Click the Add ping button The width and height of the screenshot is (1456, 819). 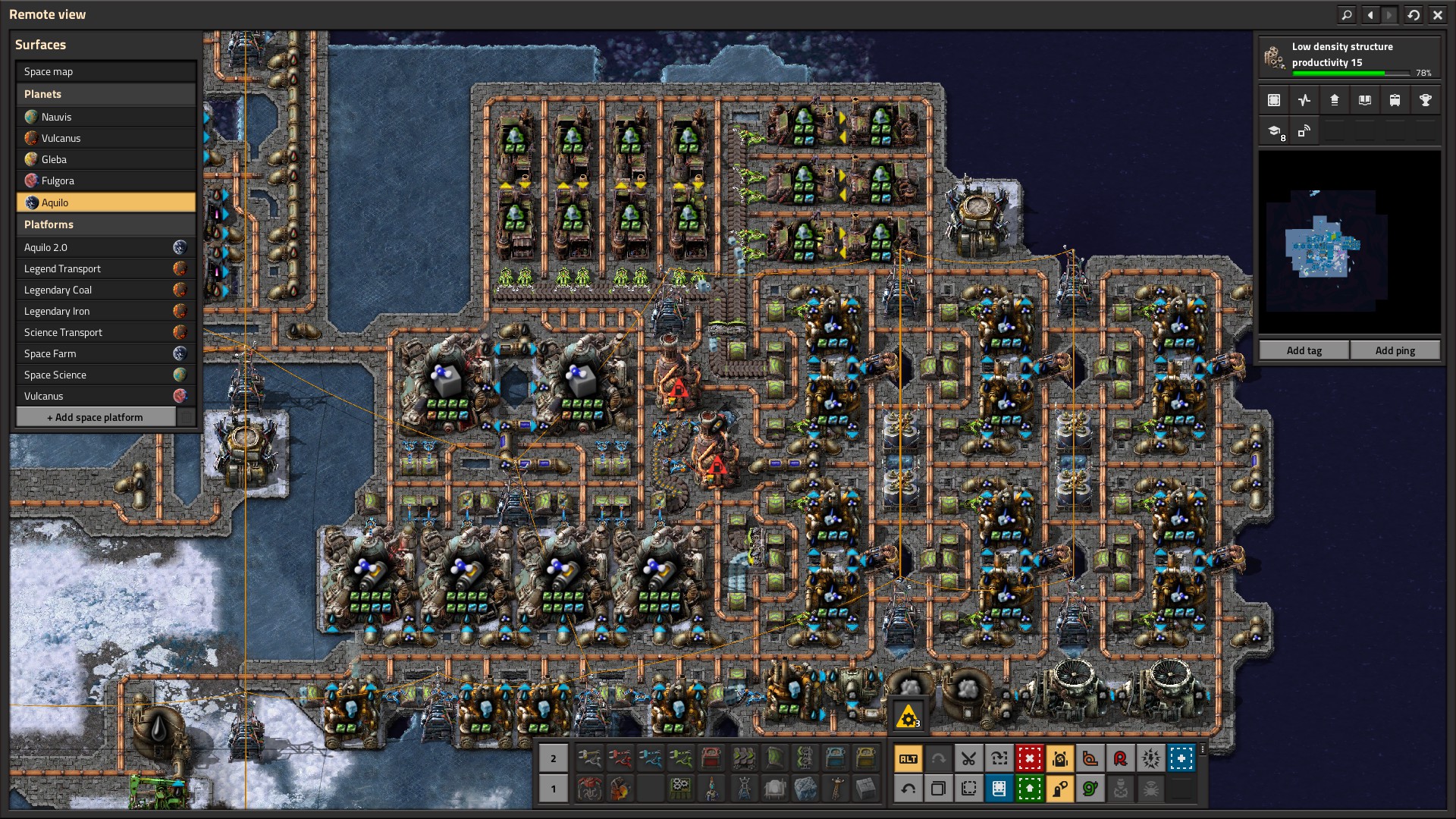(x=1395, y=350)
